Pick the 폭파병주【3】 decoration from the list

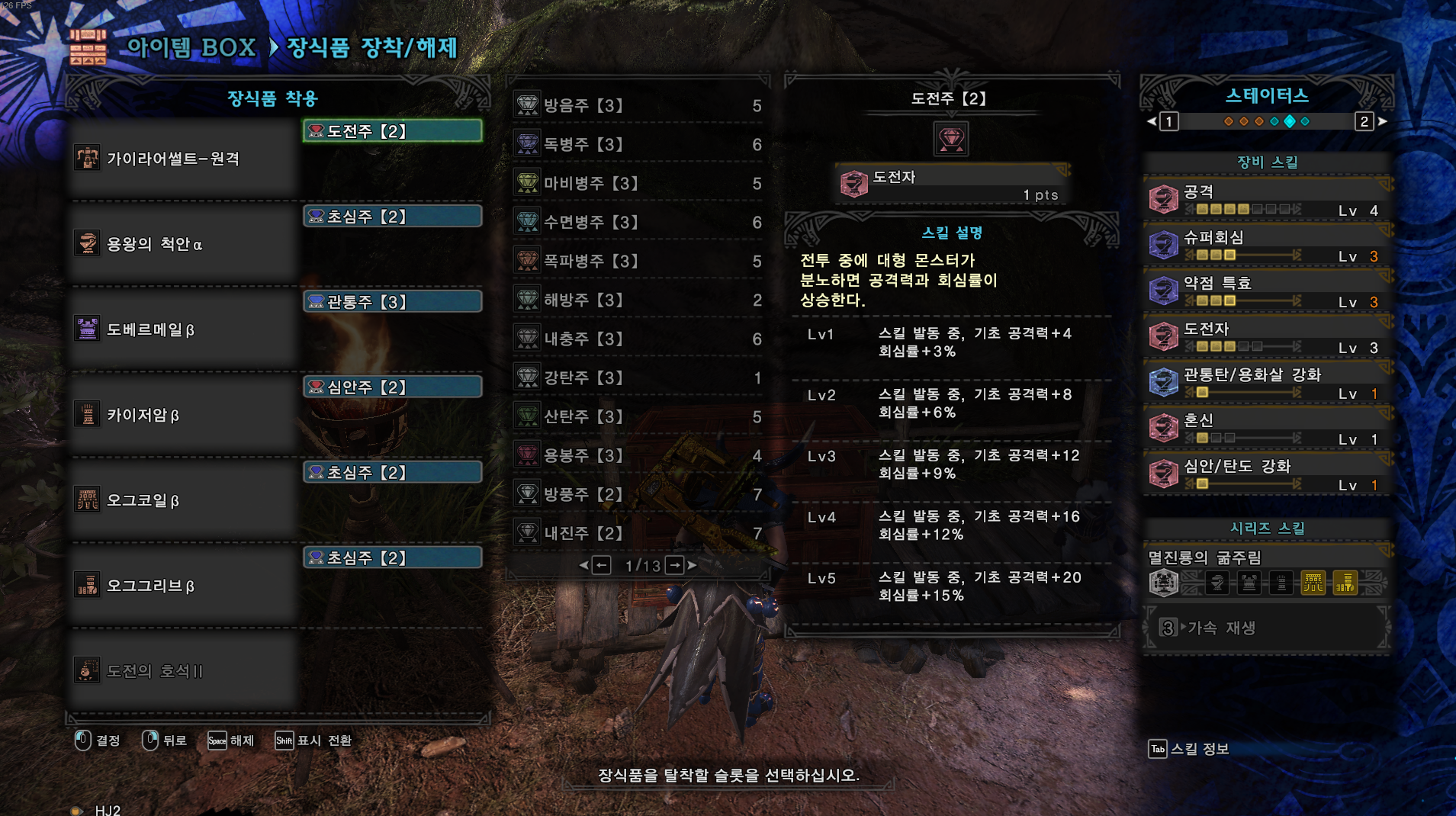click(x=638, y=261)
